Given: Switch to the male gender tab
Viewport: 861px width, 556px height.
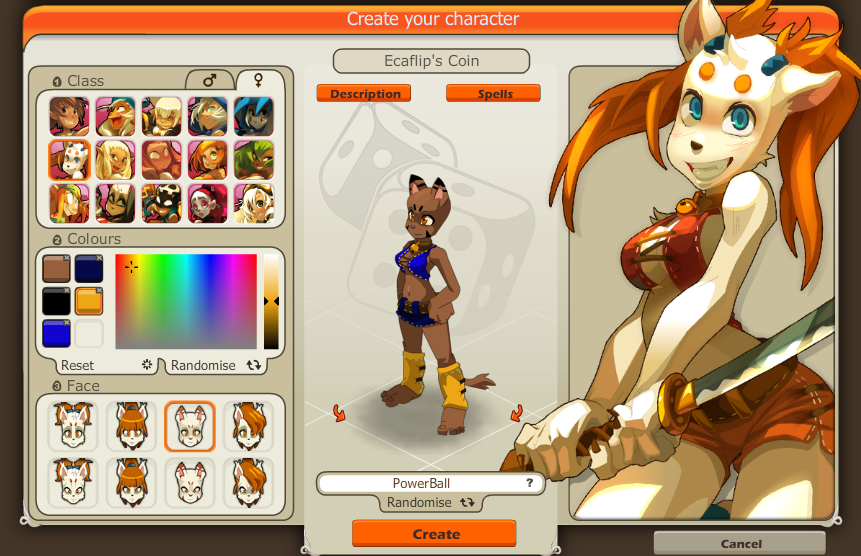Looking at the screenshot, I should [210, 80].
